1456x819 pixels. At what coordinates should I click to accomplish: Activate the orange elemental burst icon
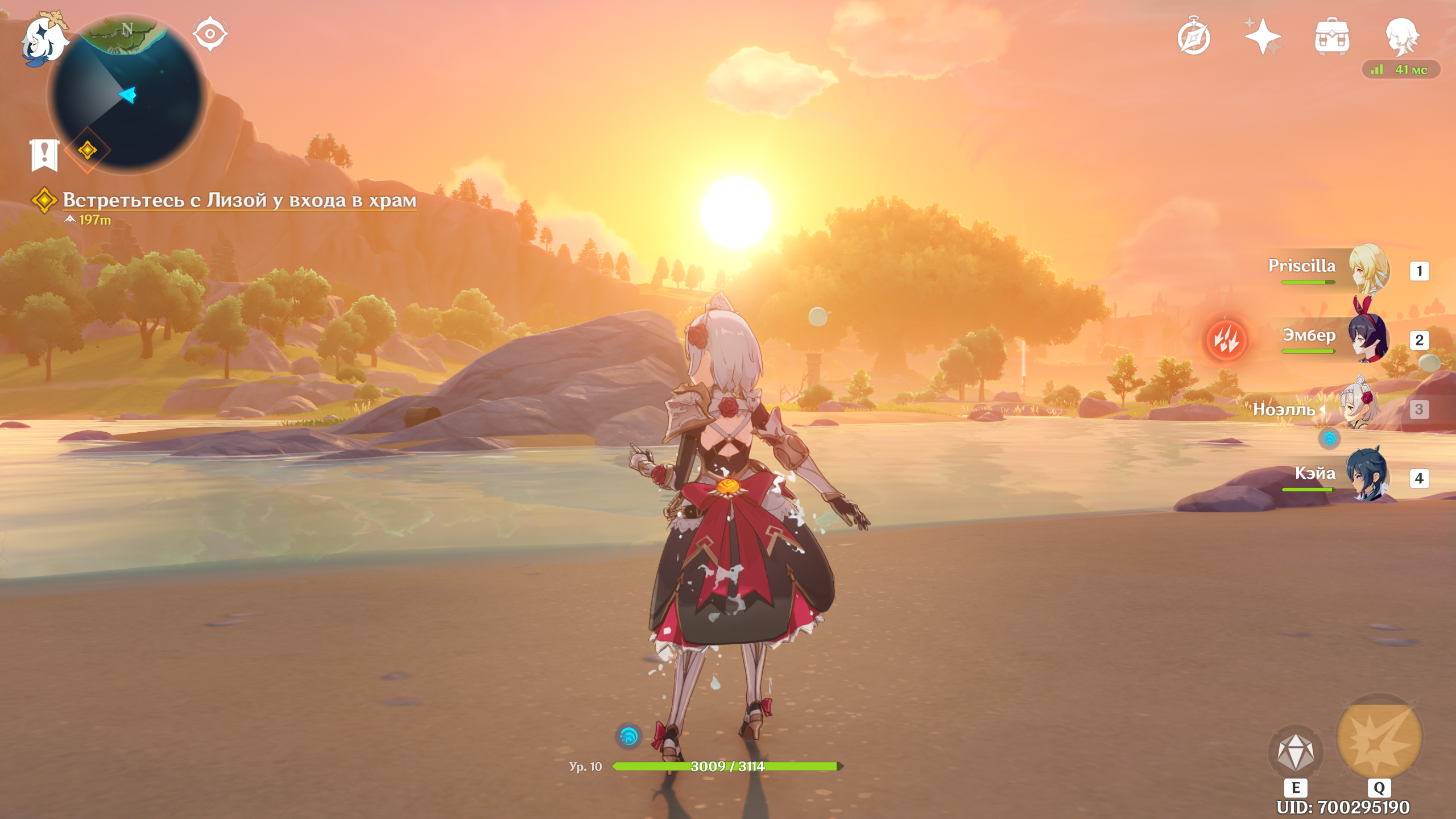coord(1379,738)
